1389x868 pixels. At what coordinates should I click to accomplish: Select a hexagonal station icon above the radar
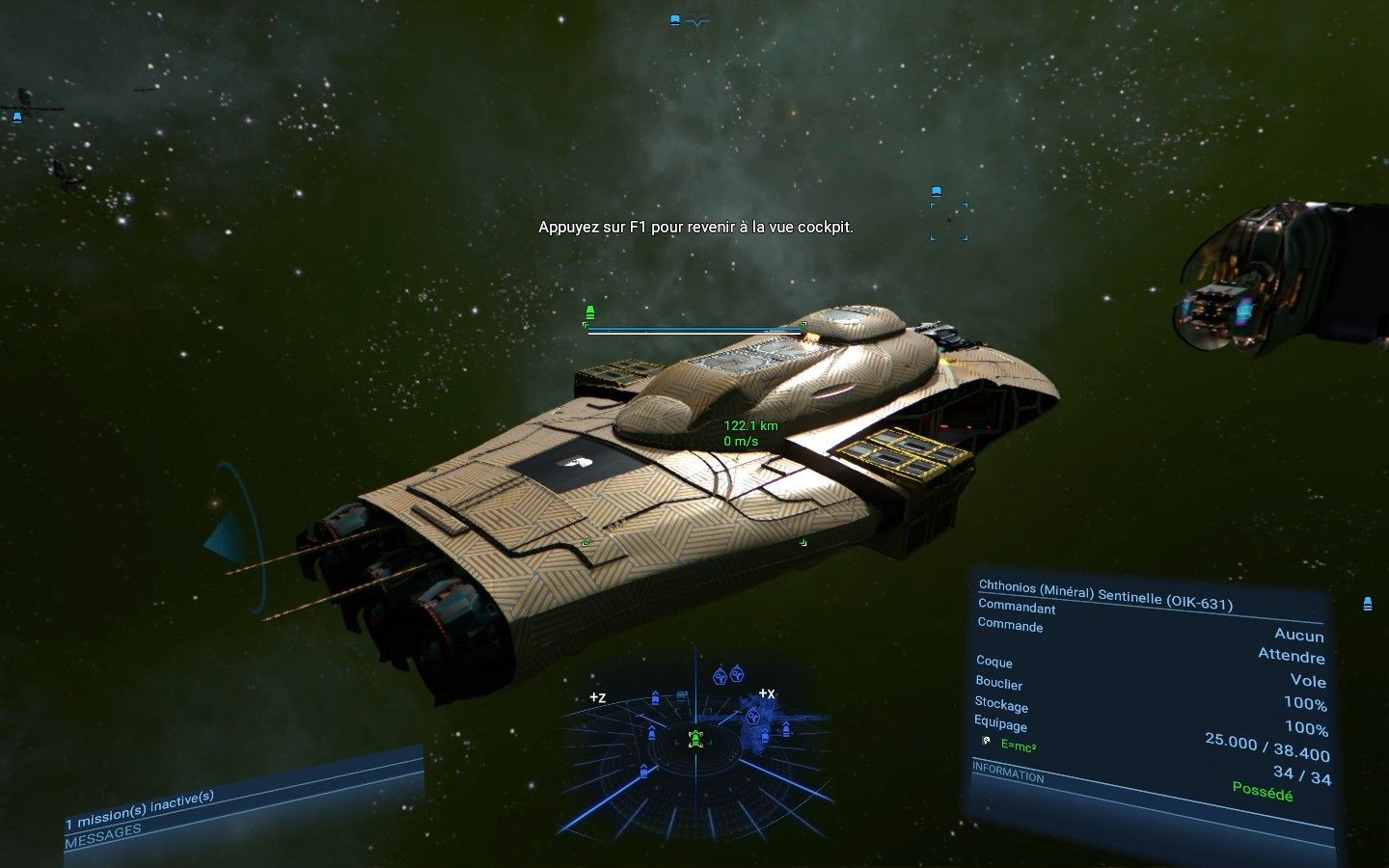pyautogui.click(x=720, y=676)
